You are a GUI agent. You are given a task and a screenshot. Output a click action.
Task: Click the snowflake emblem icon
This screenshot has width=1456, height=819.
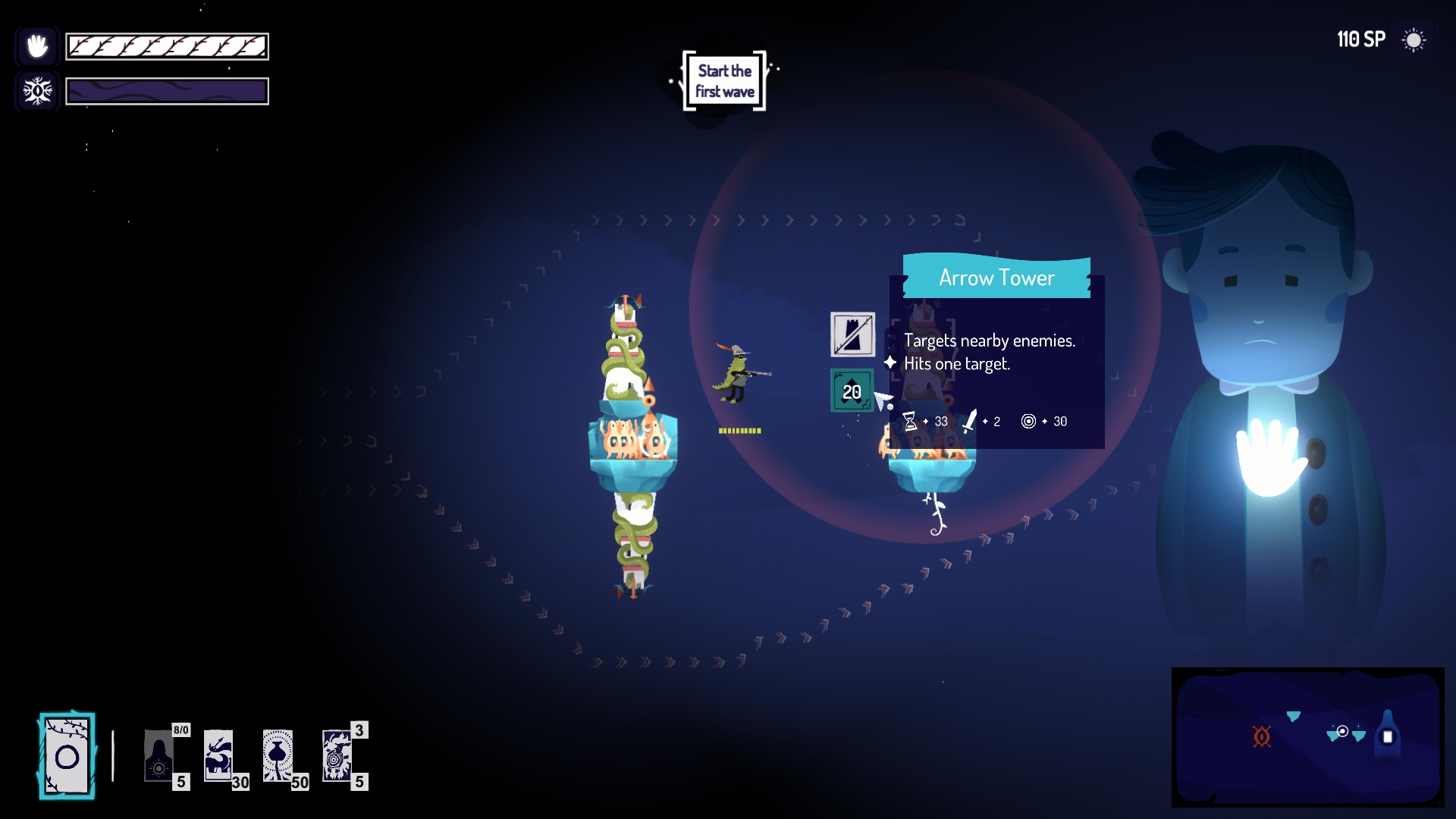pyautogui.click(x=37, y=92)
